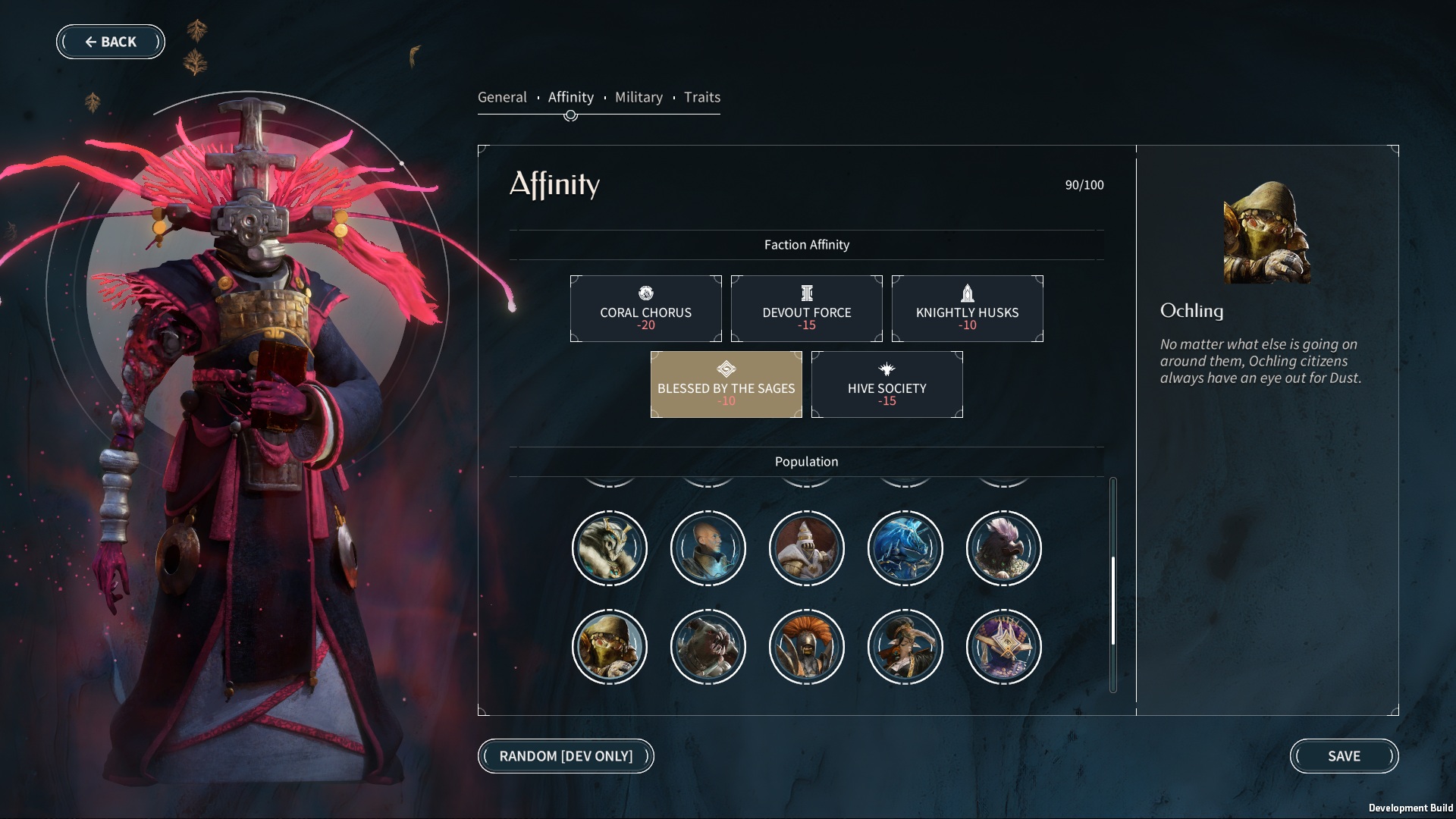Select the Traits section
Image resolution: width=1456 pixels, height=819 pixels.
[701, 97]
